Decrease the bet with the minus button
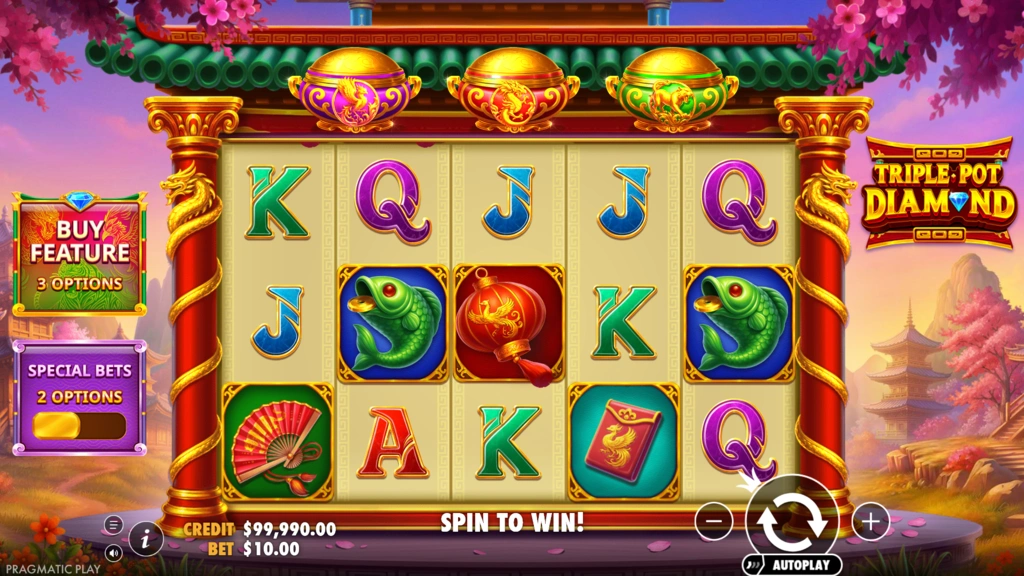This screenshot has height=576, width=1024. (714, 521)
